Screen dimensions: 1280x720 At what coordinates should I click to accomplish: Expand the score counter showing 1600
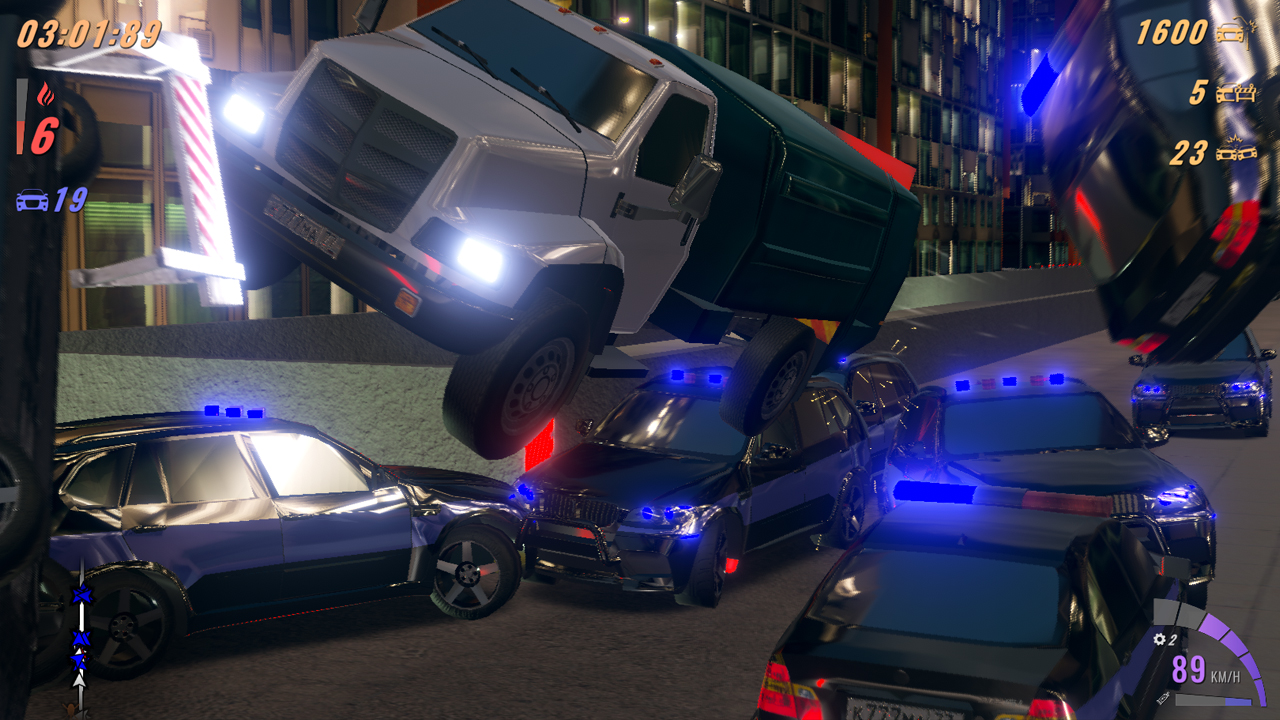pyautogui.click(x=1170, y=30)
